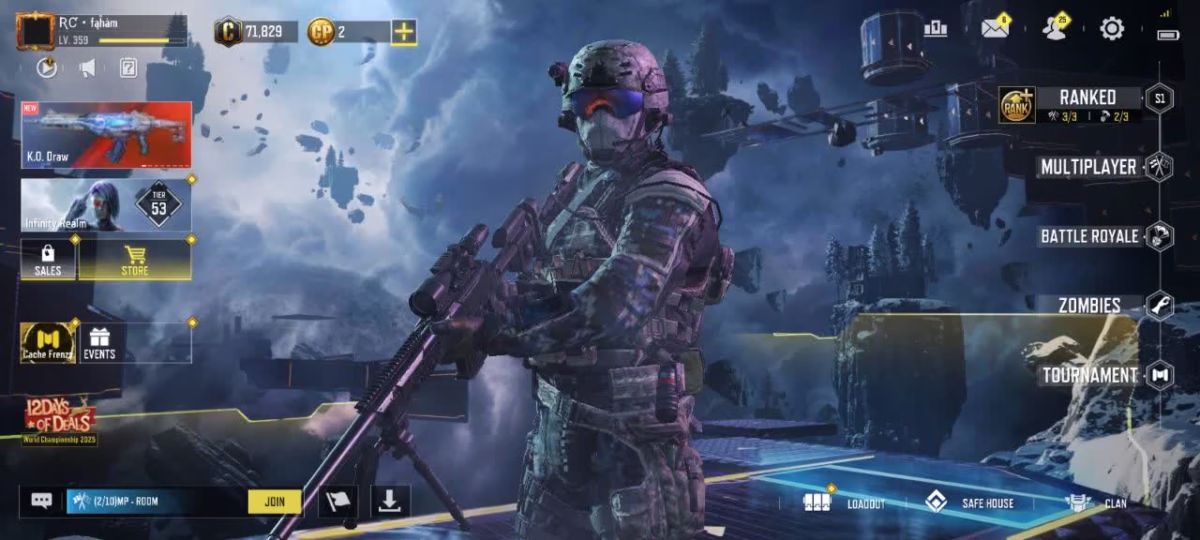Select Multiplayer mode
Viewport: 1200px width, 540px height.
(x=1088, y=167)
